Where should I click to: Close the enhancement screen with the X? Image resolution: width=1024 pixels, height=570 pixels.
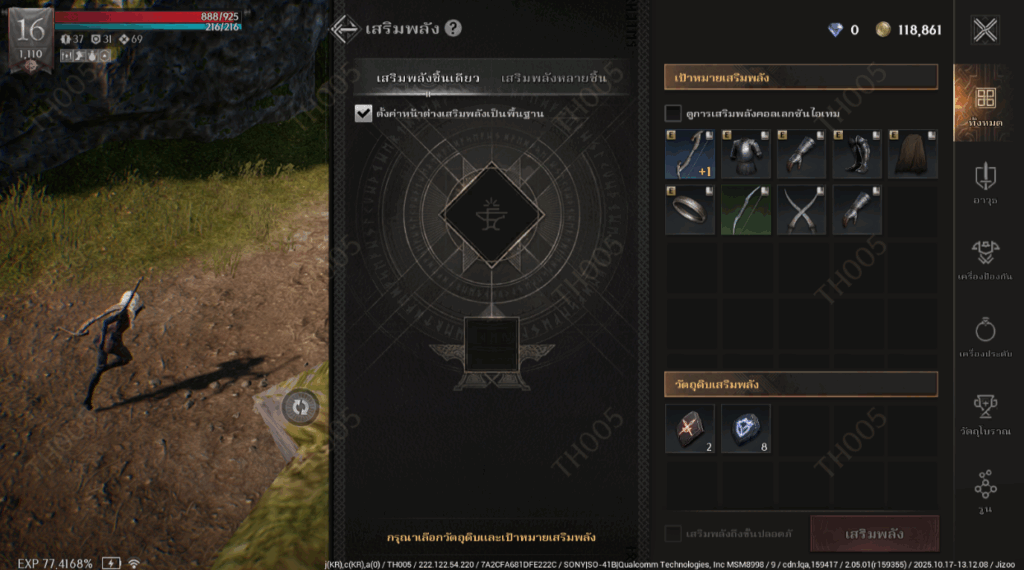pos(985,30)
